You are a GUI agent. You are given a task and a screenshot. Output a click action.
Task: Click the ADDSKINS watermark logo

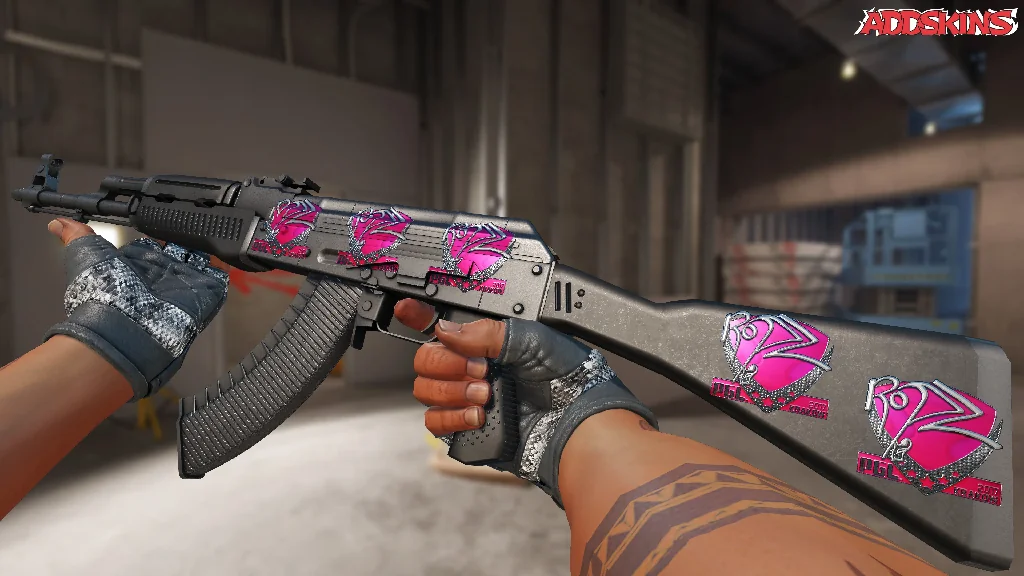(x=939, y=23)
